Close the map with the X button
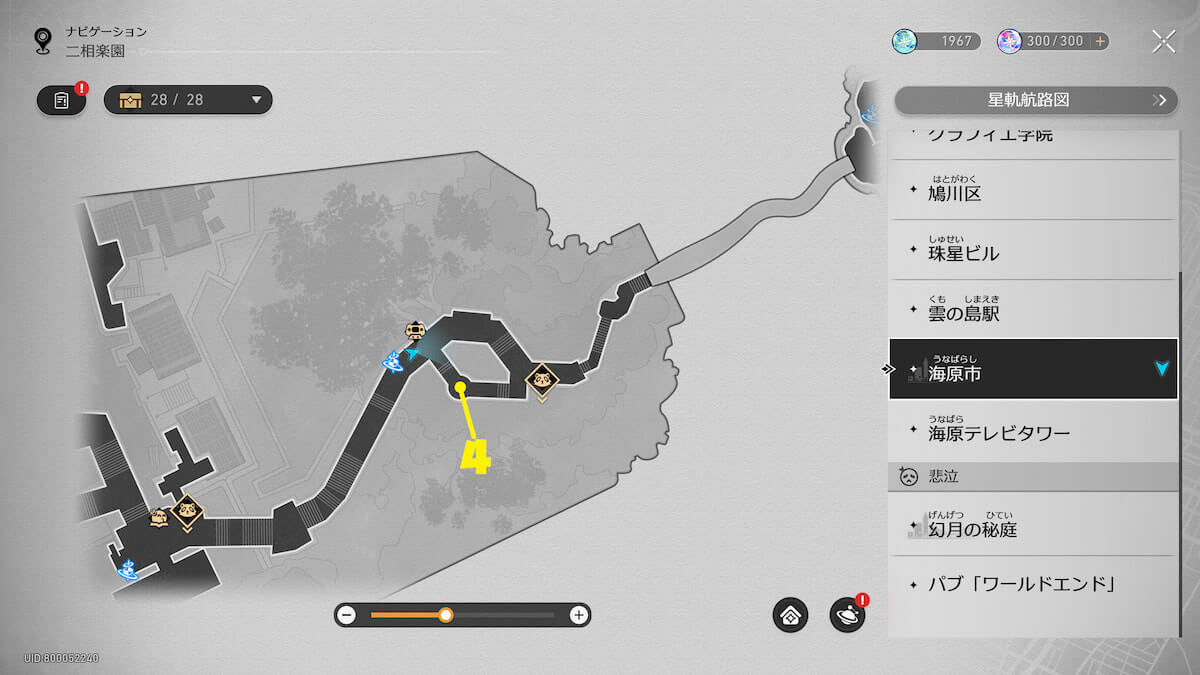This screenshot has width=1200, height=675. (1163, 41)
